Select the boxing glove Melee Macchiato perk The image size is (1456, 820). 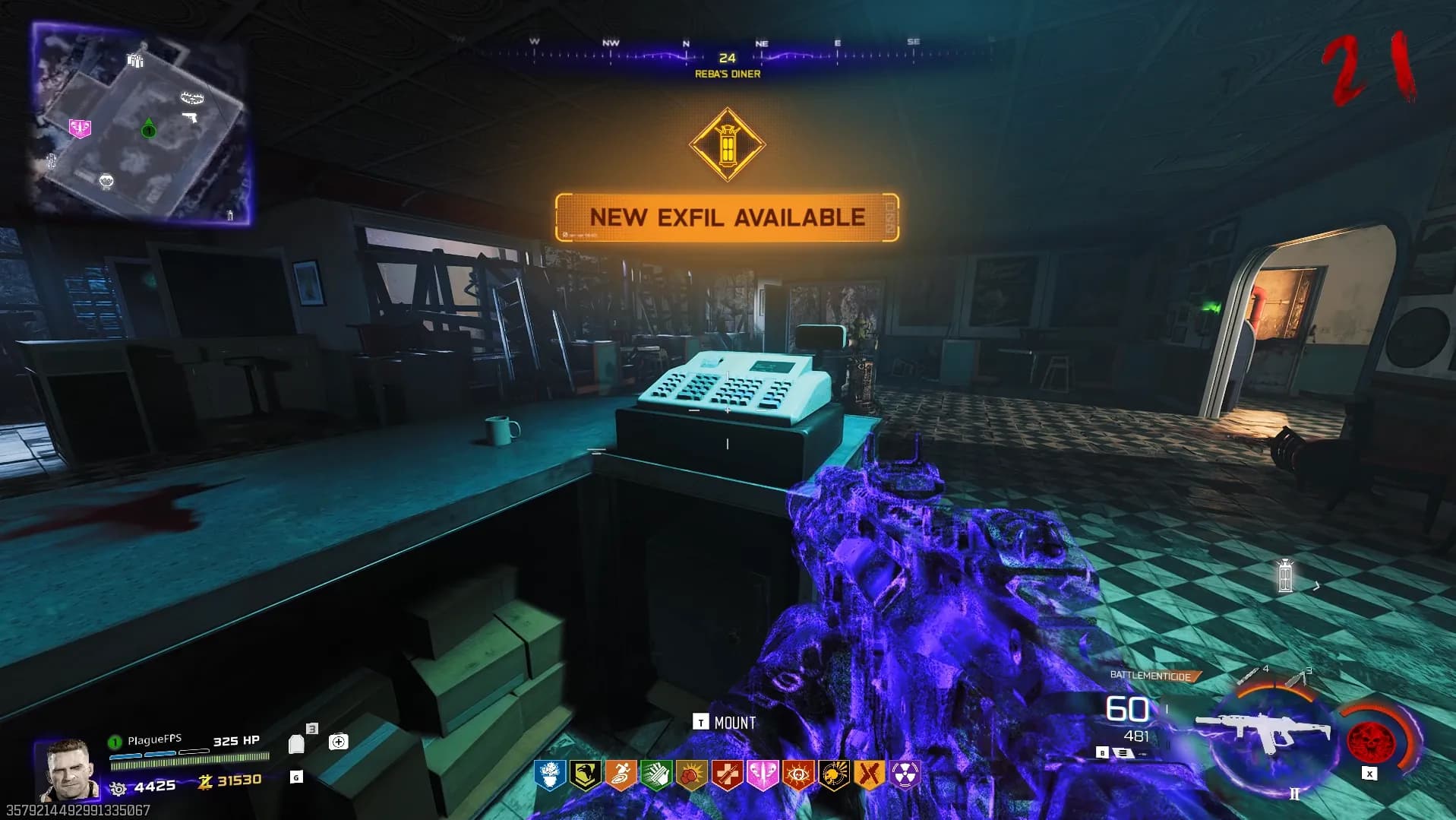tap(692, 774)
